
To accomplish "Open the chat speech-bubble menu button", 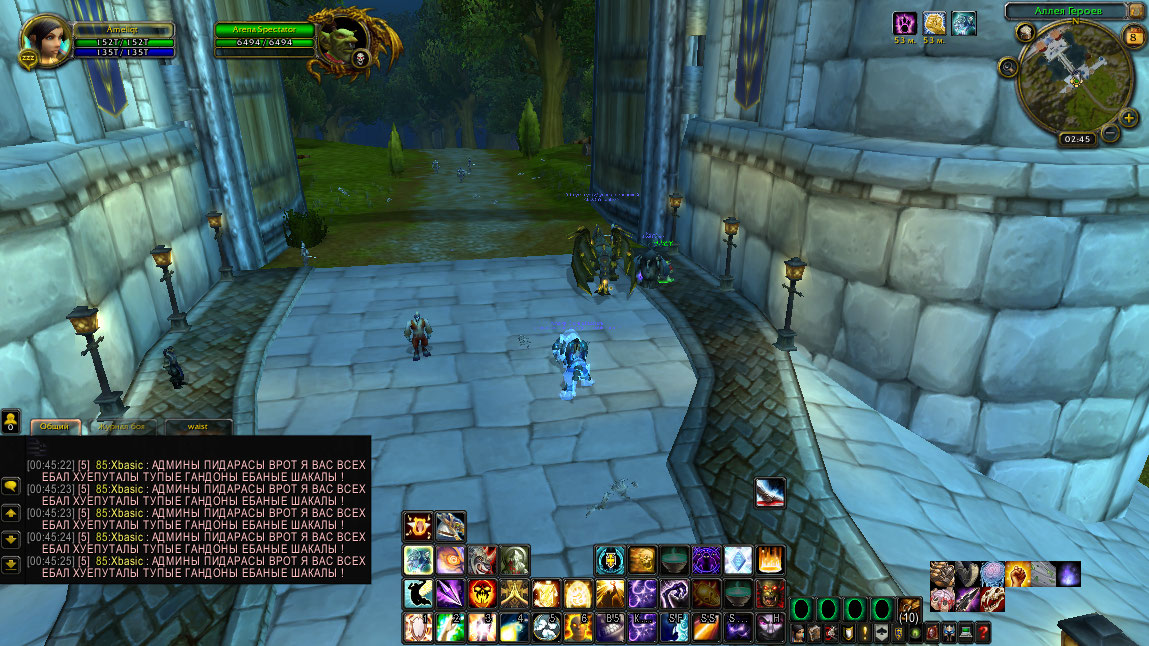I will pos(11,485).
